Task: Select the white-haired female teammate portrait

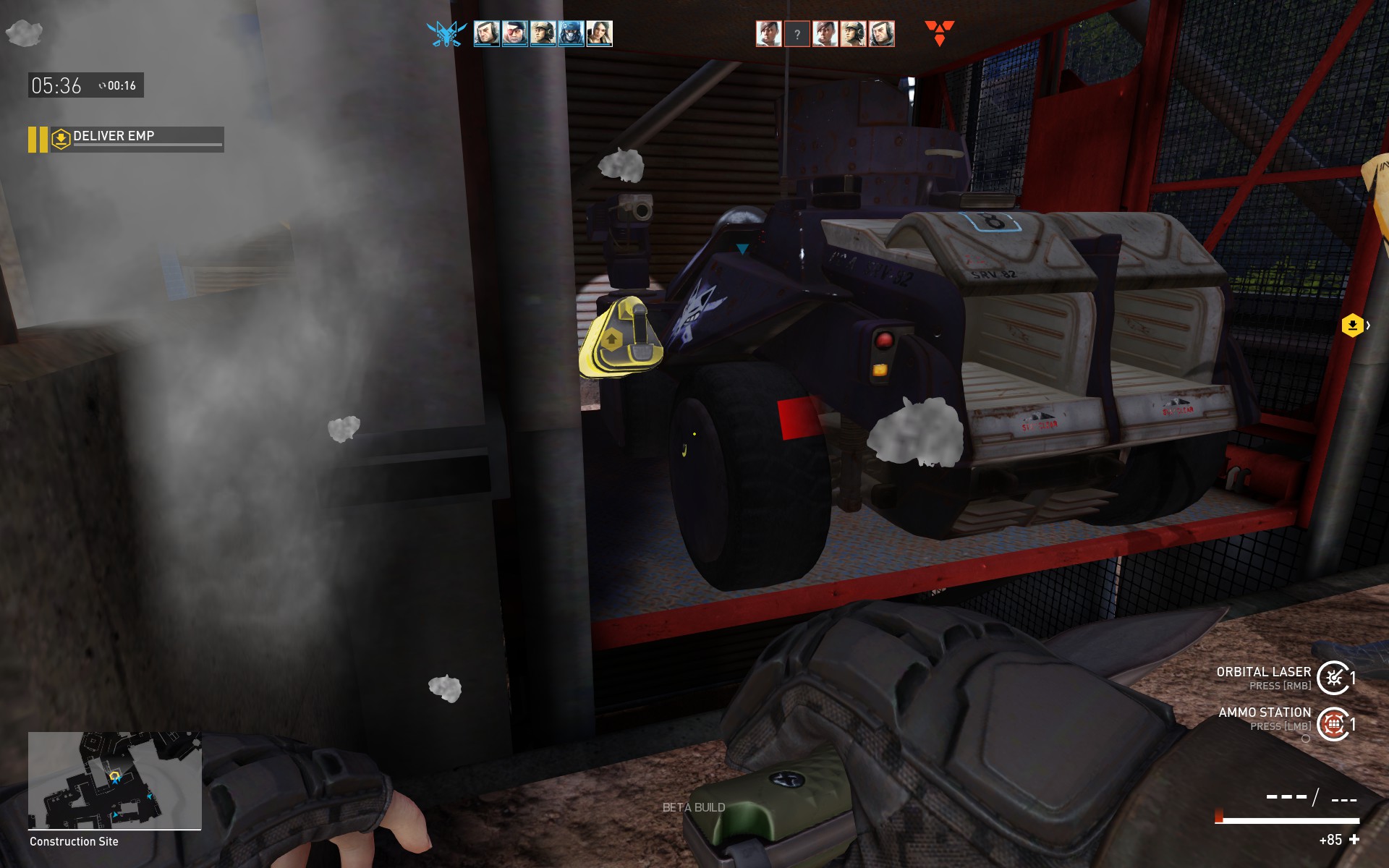Action: 599,33
